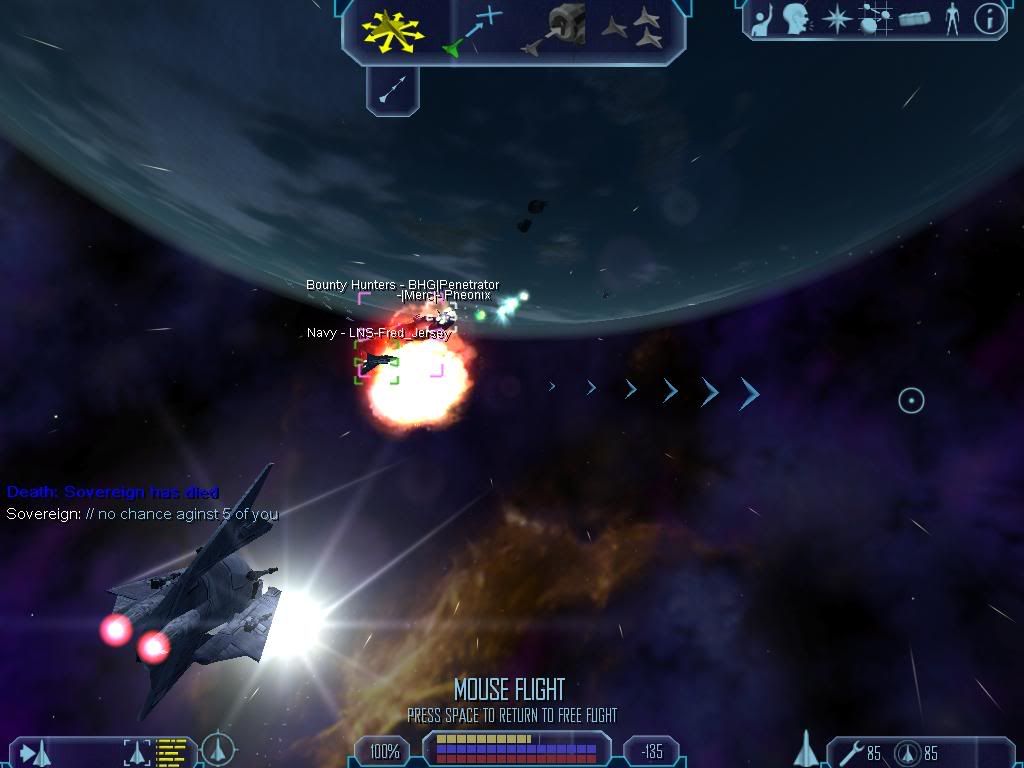The height and width of the screenshot is (768, 1024).
Task: Use a shield battery icon
Action: (909, 751)
